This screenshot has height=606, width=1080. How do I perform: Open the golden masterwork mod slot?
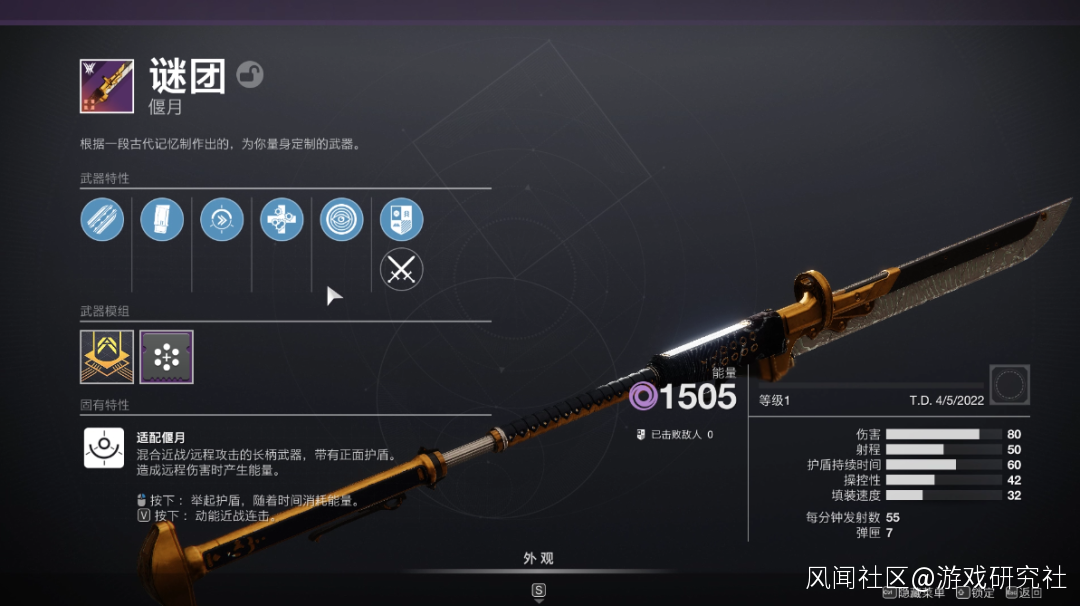tap(106, 357)
